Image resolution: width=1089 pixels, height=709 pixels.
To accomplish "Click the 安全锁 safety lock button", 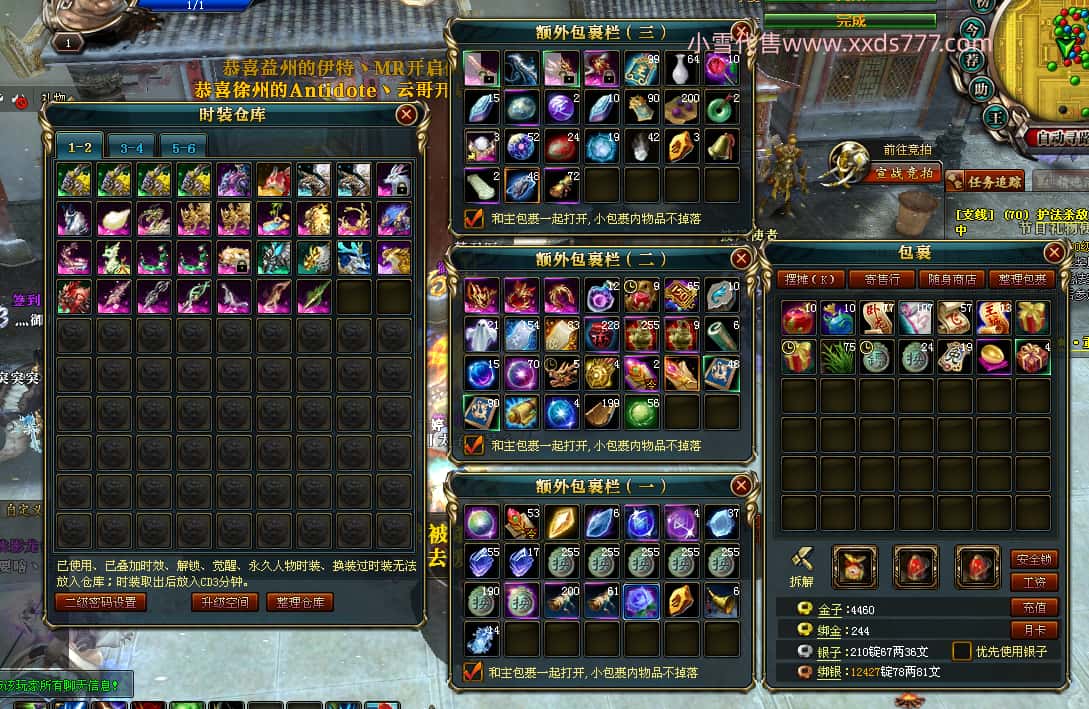I will (x=1034, y=559).
